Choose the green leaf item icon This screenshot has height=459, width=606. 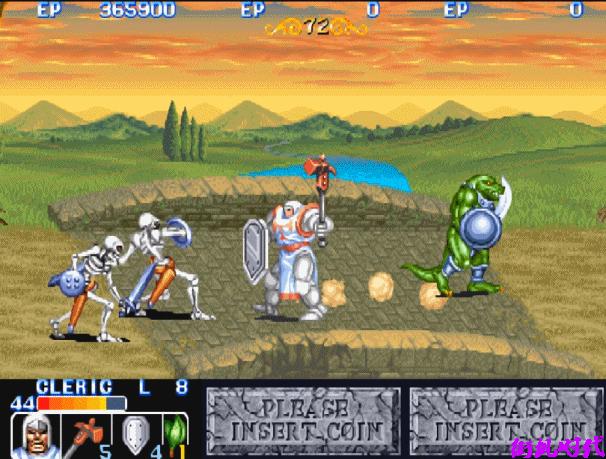pyautogui.click(x=176, y=433)
